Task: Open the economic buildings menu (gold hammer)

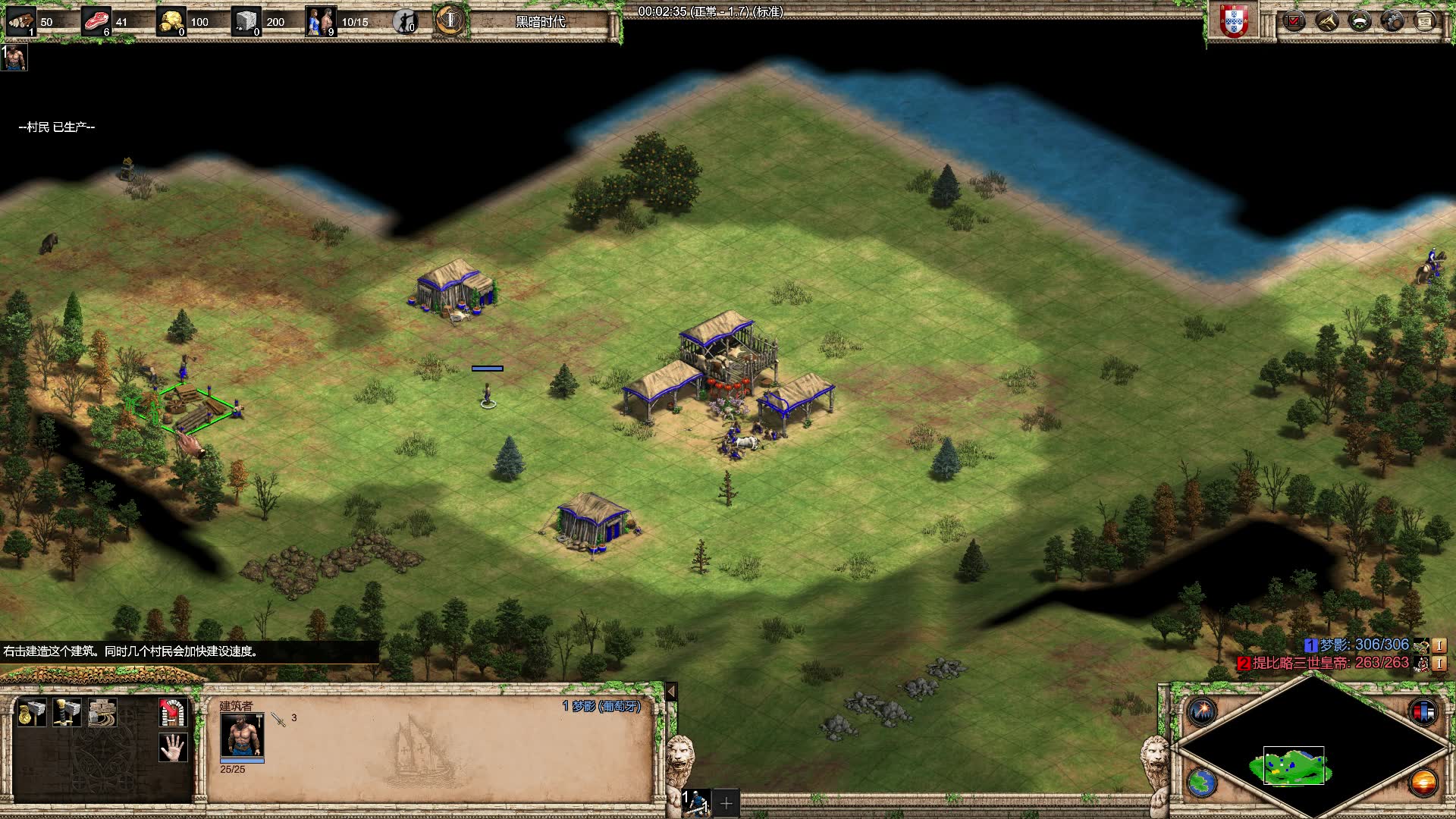Action: (x=32, y=713)
